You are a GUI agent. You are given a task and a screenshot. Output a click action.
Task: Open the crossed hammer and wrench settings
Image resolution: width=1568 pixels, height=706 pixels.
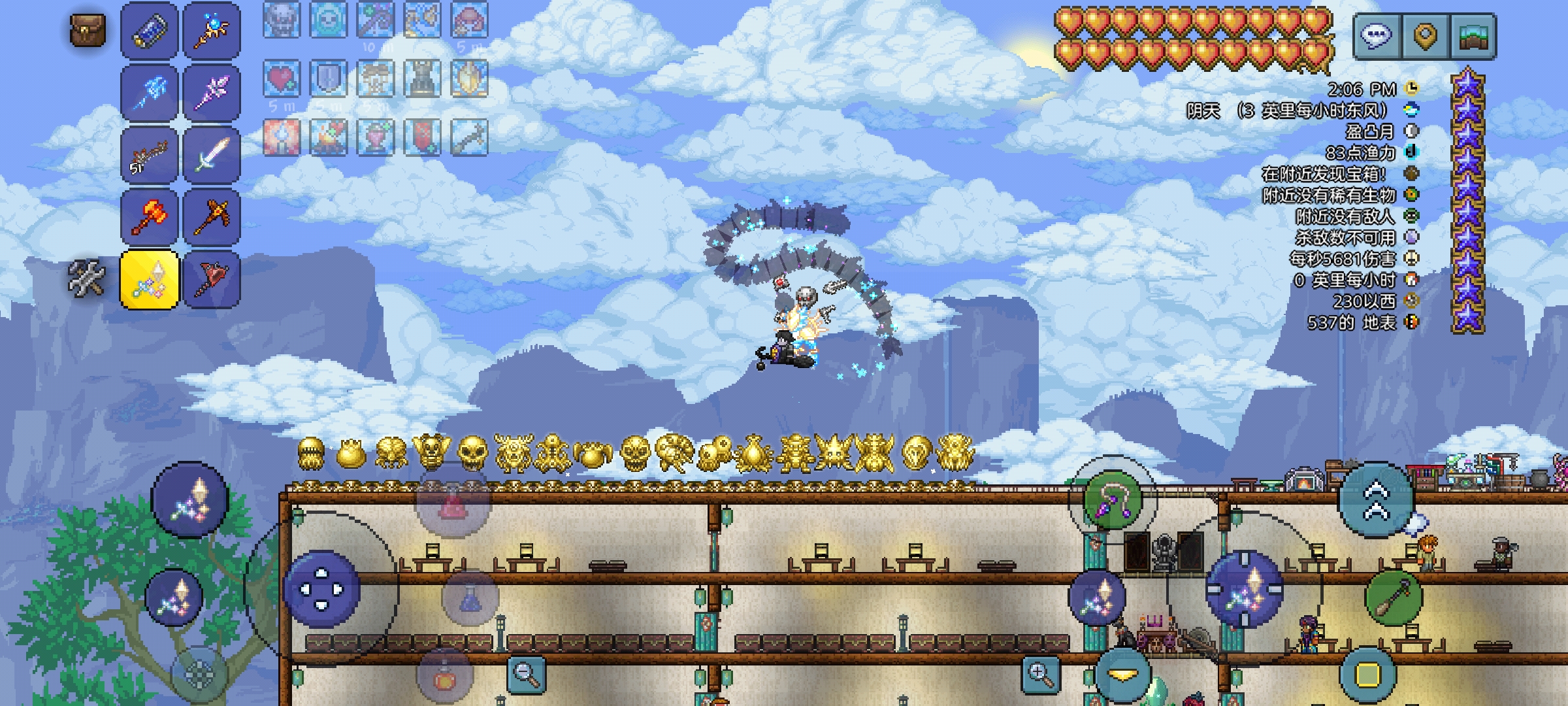click(88, 278)
